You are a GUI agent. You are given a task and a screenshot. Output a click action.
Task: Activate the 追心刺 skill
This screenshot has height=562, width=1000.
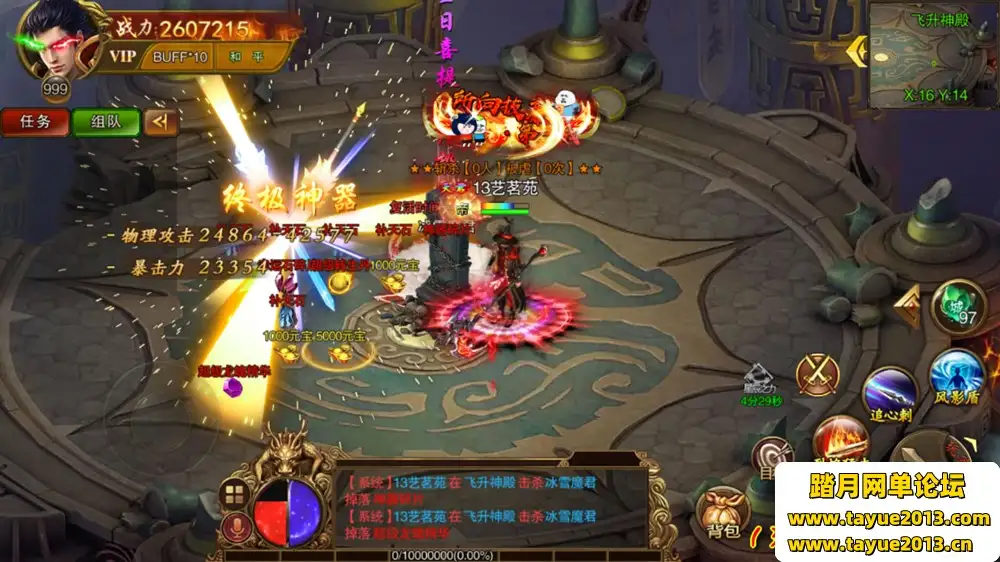890,390
